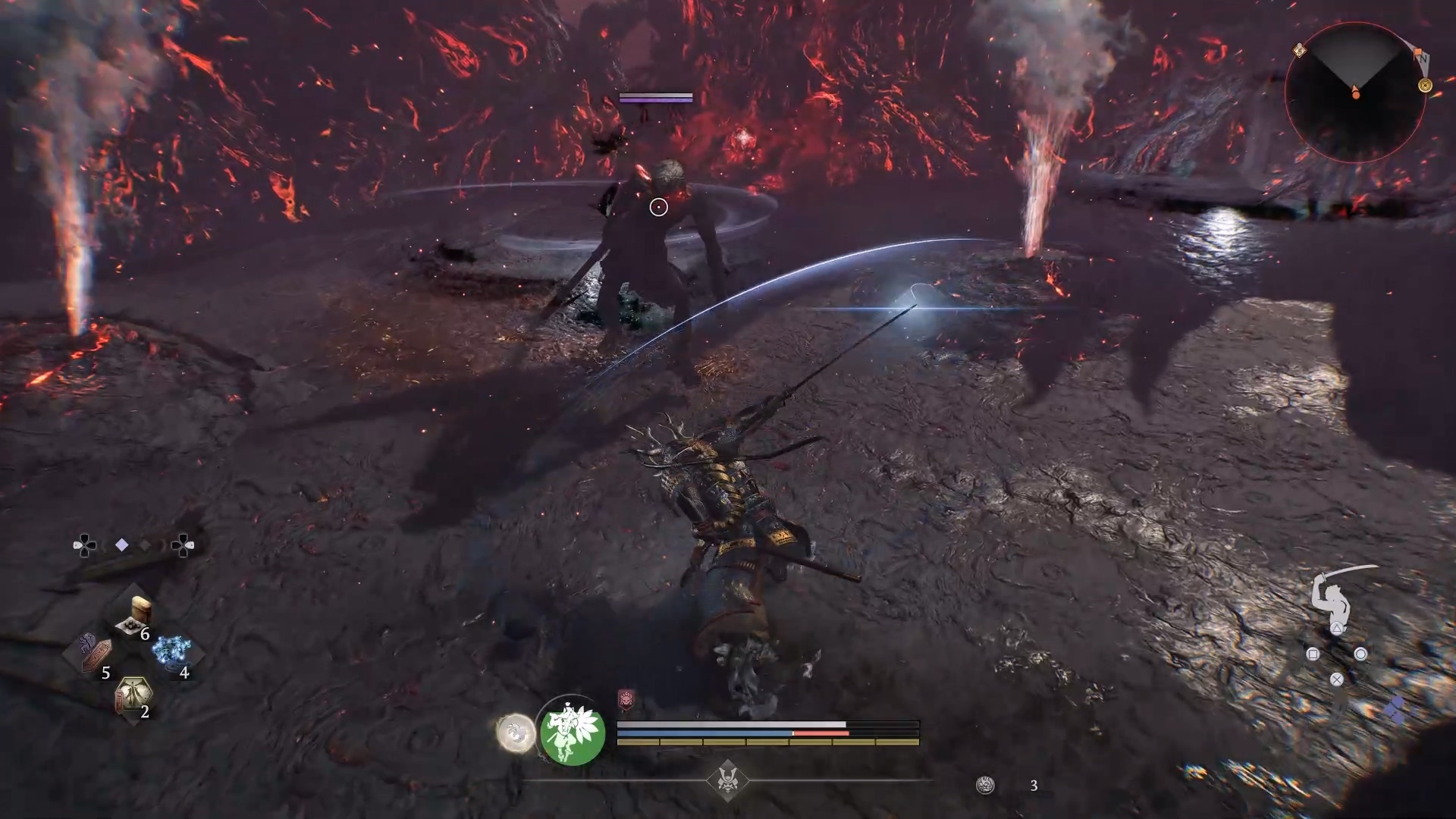This screenshot has height=819, width=1456.
Task: Inspect the red skull status effect icon
Action: coord(626,699)
